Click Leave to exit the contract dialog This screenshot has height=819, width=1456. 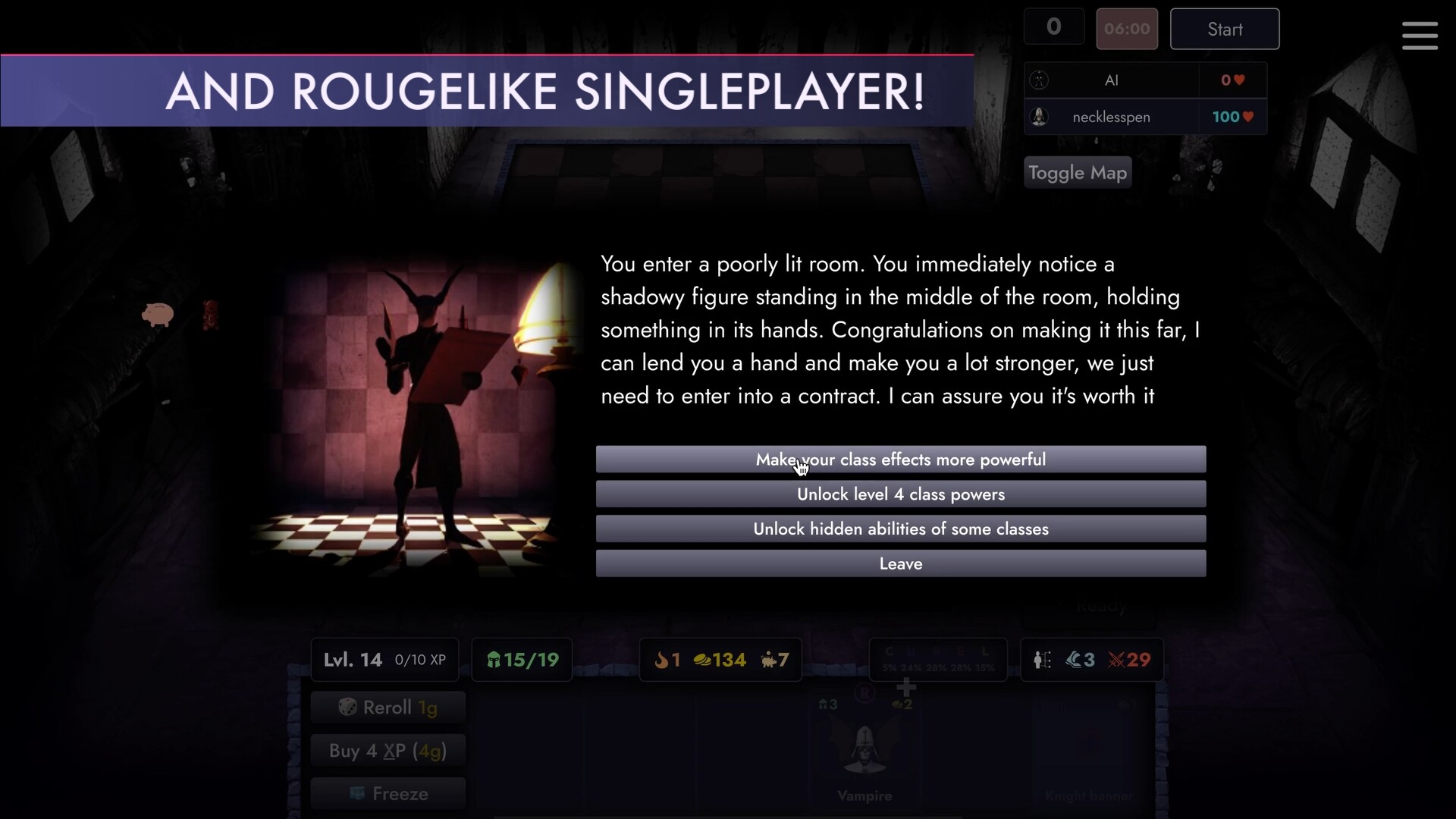coord(901,563)
